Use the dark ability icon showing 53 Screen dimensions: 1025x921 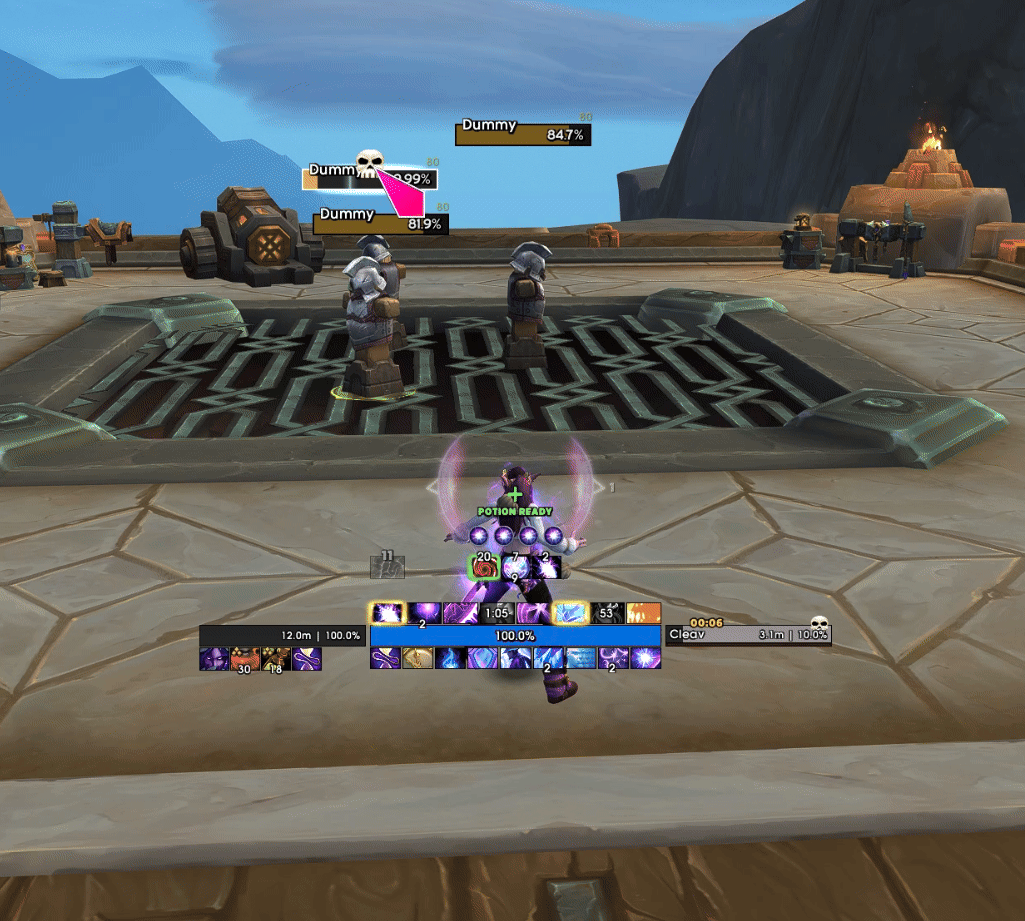[x=608, y=613]
